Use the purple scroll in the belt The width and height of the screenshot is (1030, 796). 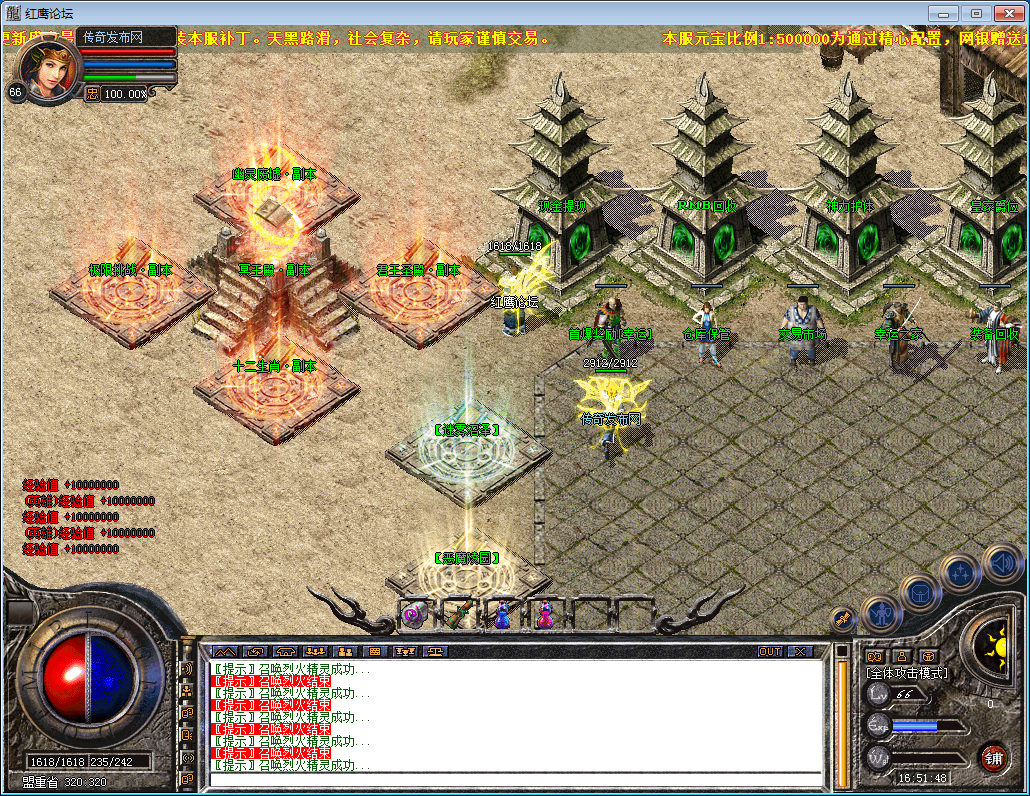click(415, 615)
